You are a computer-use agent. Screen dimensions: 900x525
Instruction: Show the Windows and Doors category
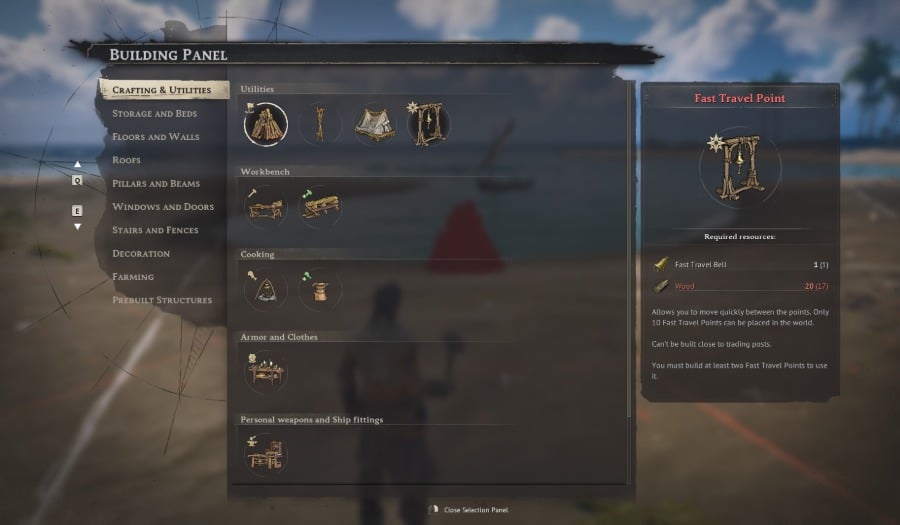click(162, 207)
